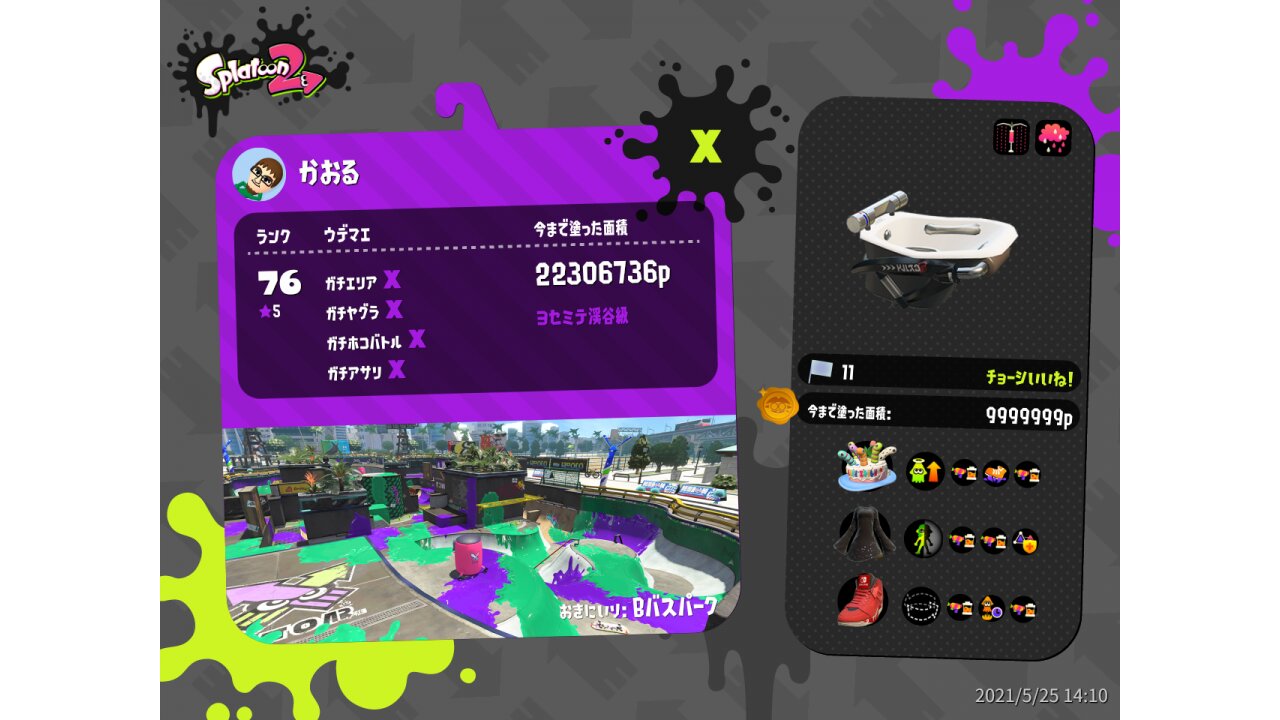Open favorite stage Bバスパーク thumbnail

[480, 530]
